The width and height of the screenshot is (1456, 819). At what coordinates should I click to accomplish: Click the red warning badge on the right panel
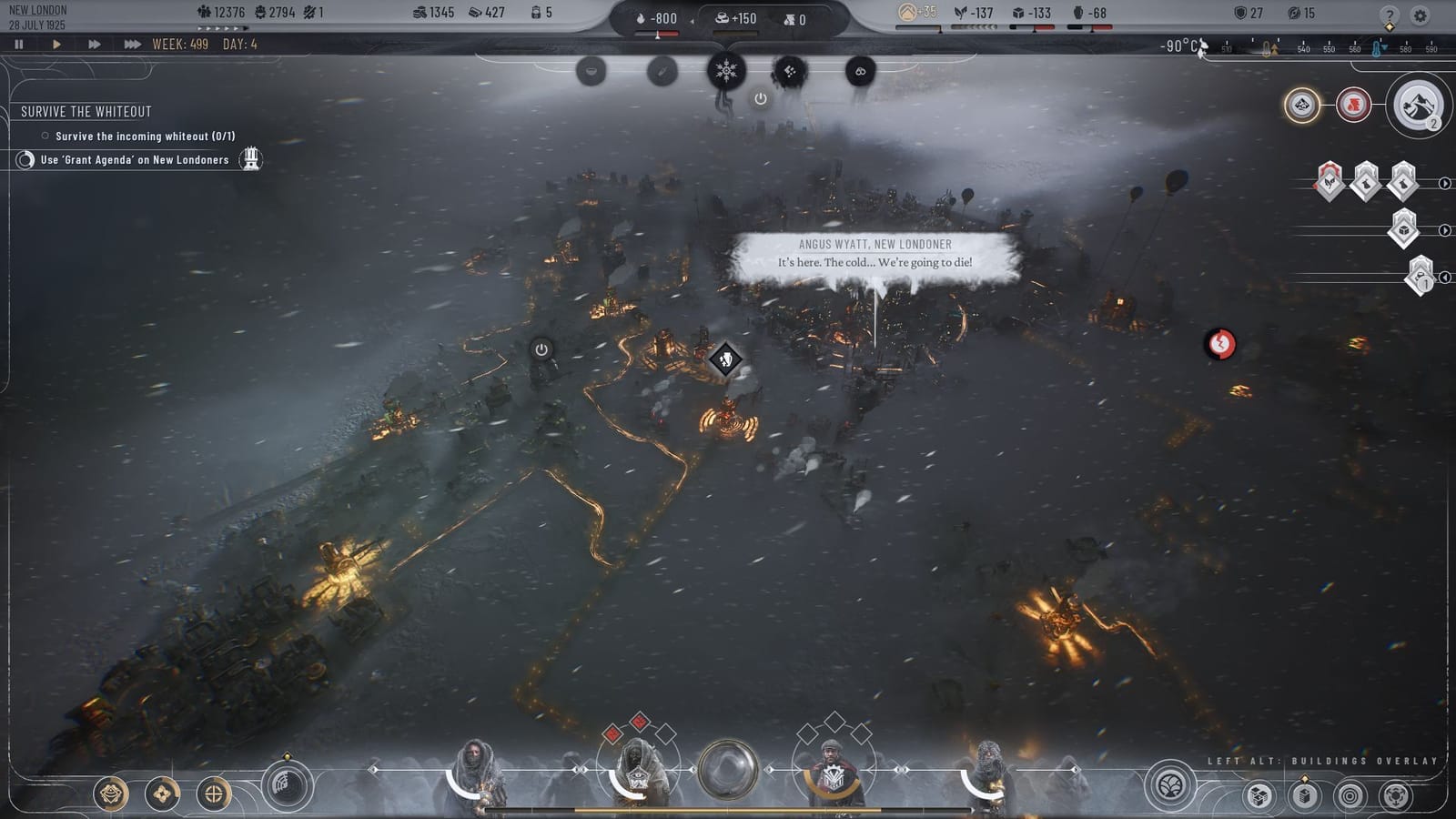coord(1353,104)
